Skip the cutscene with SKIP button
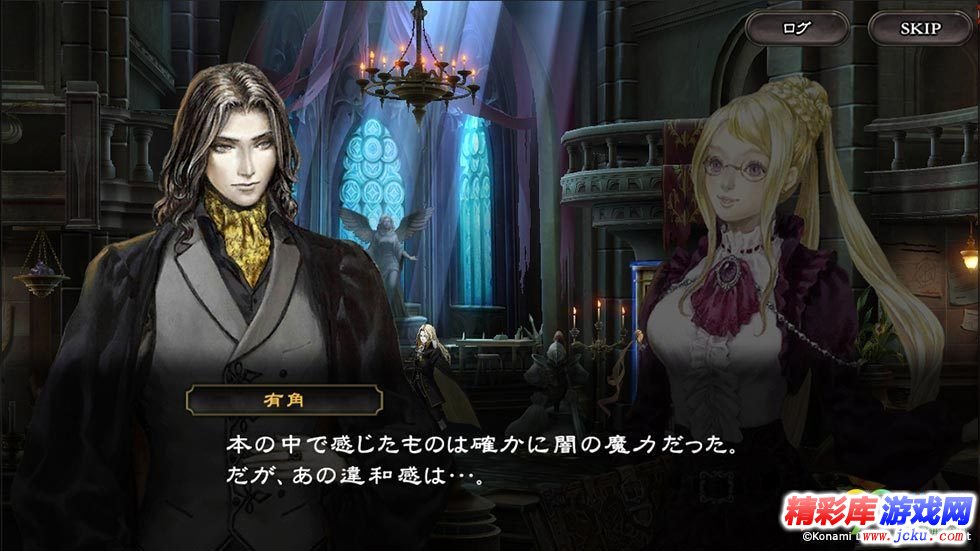This screenshot has width=980, height=551. (x=920, y=28)
